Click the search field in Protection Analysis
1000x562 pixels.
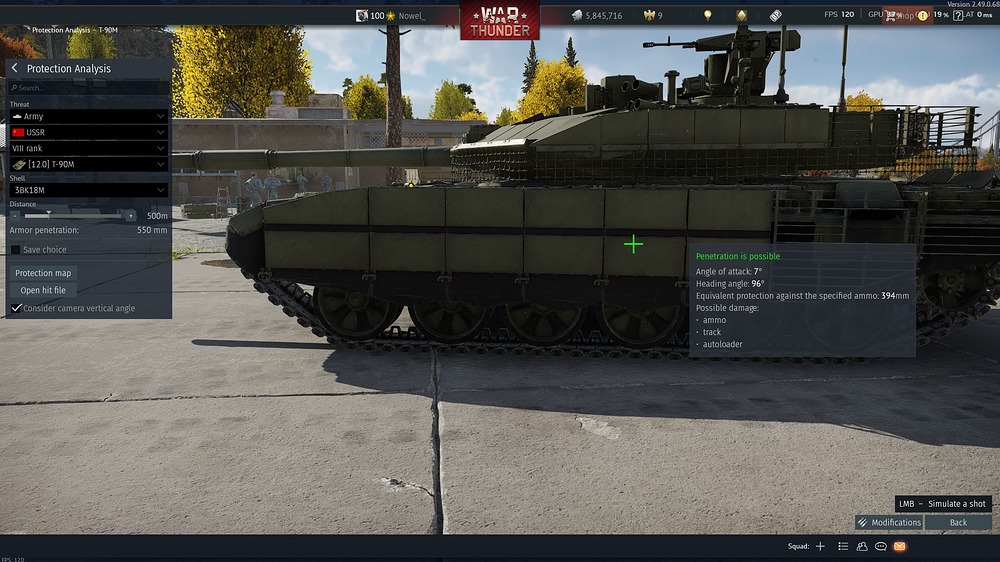coord(90,88)
